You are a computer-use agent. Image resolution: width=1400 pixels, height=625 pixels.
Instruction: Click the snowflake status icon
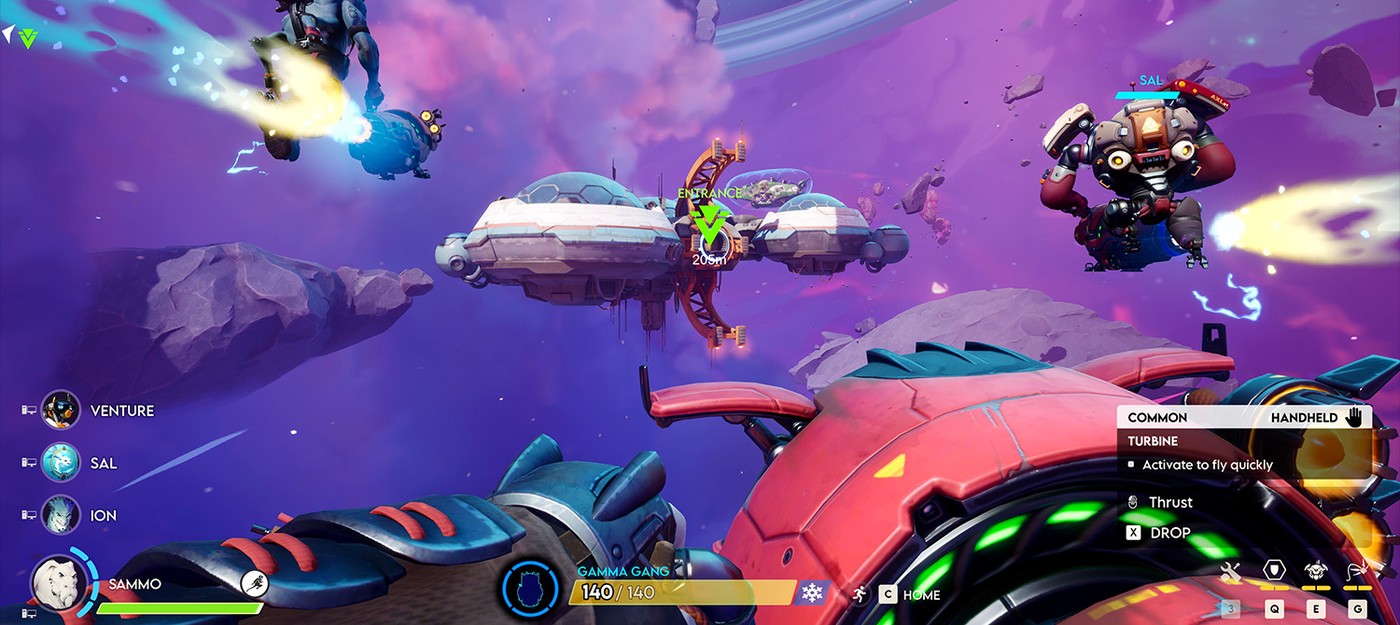coord(811,592)
